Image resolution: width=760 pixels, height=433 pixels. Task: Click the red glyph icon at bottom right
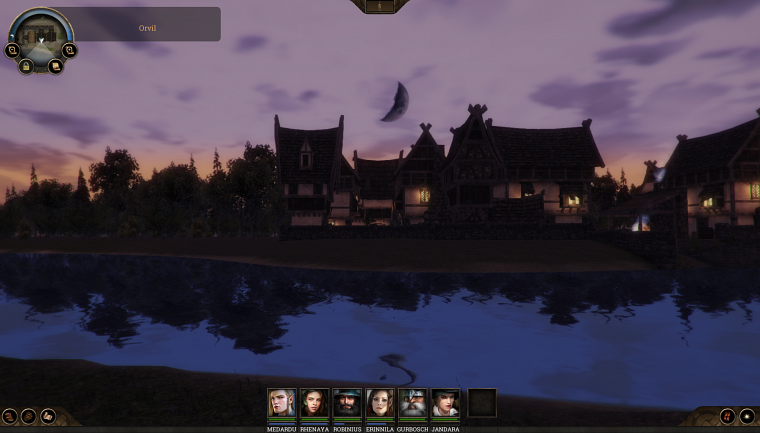(727, 416)
